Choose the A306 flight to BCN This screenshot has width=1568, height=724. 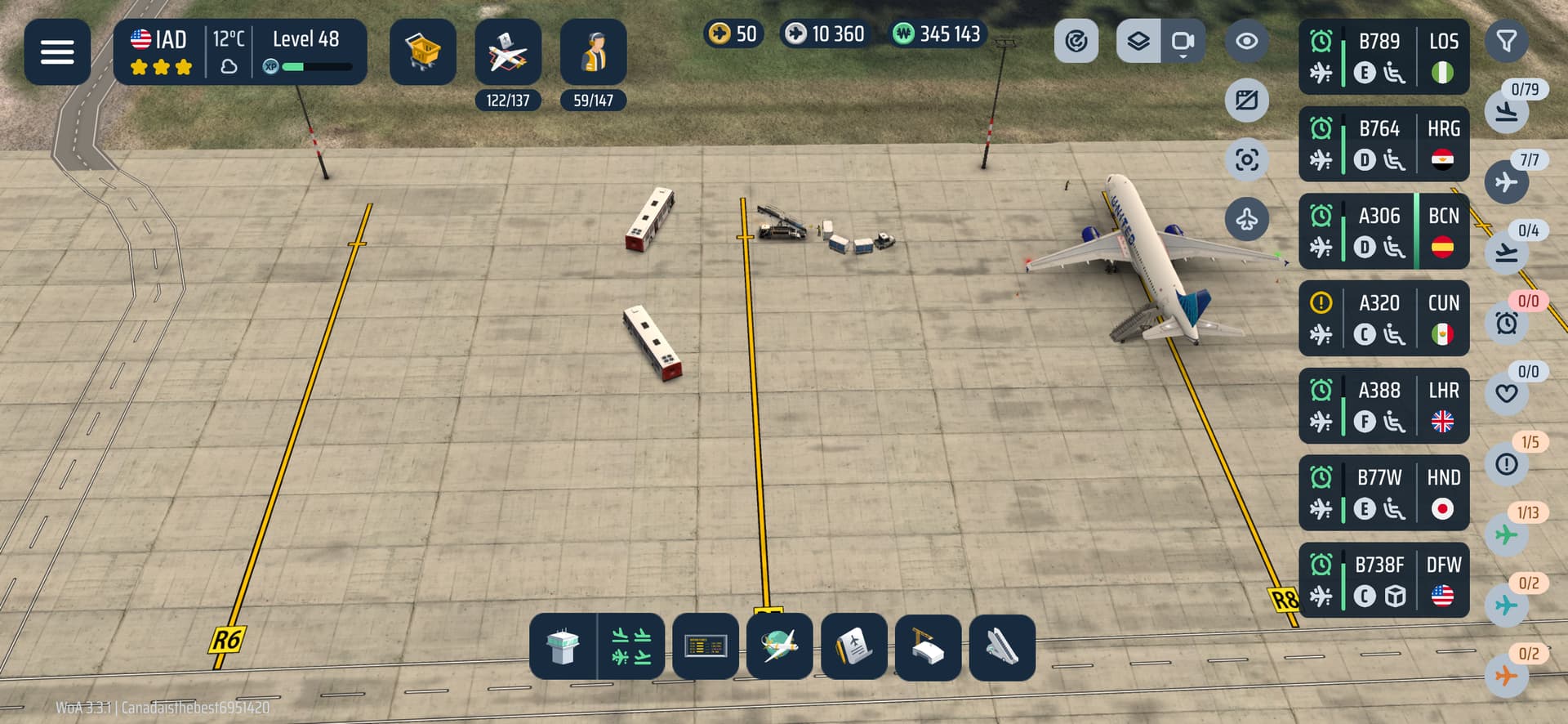click(1383, 231)
